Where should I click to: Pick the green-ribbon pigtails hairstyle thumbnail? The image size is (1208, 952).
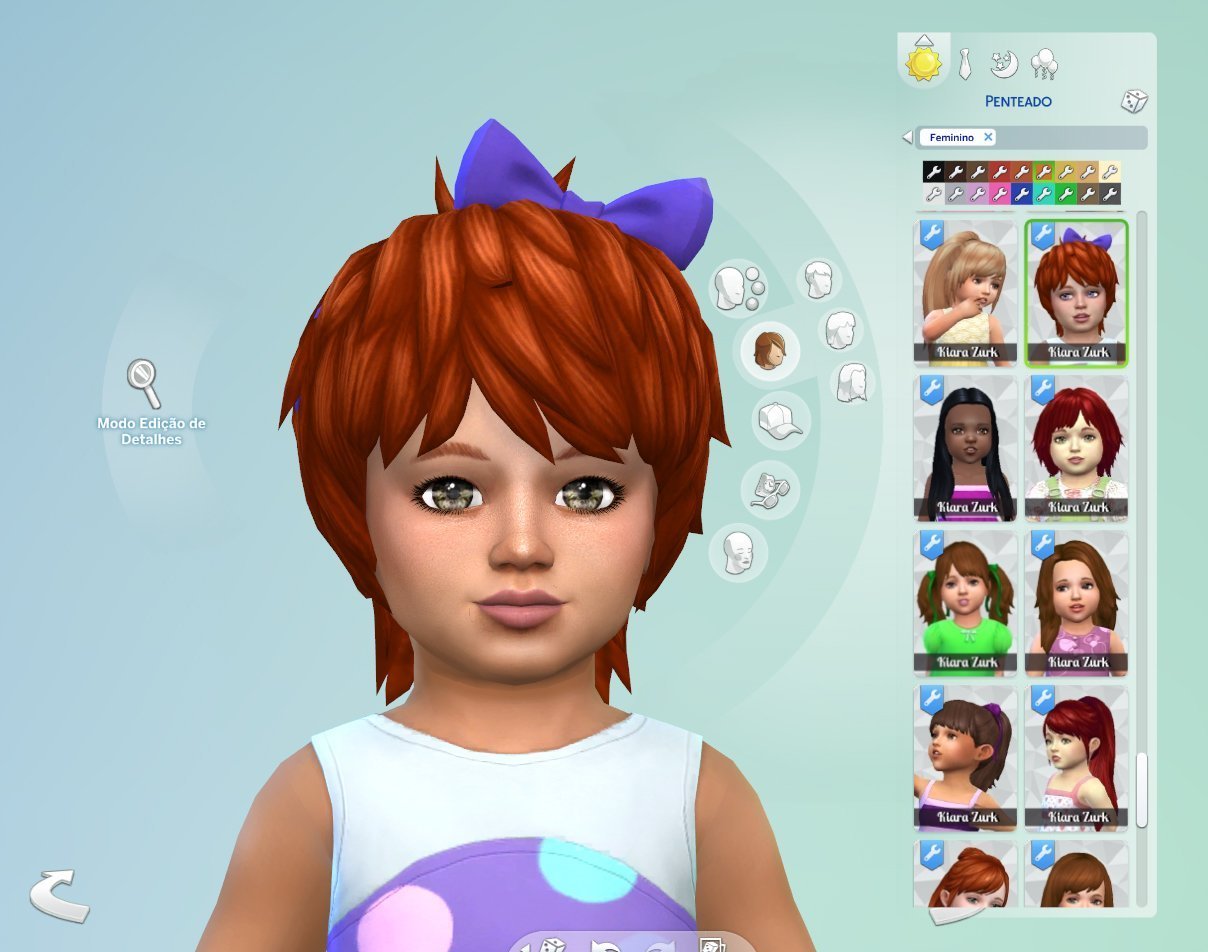[965, 603]
